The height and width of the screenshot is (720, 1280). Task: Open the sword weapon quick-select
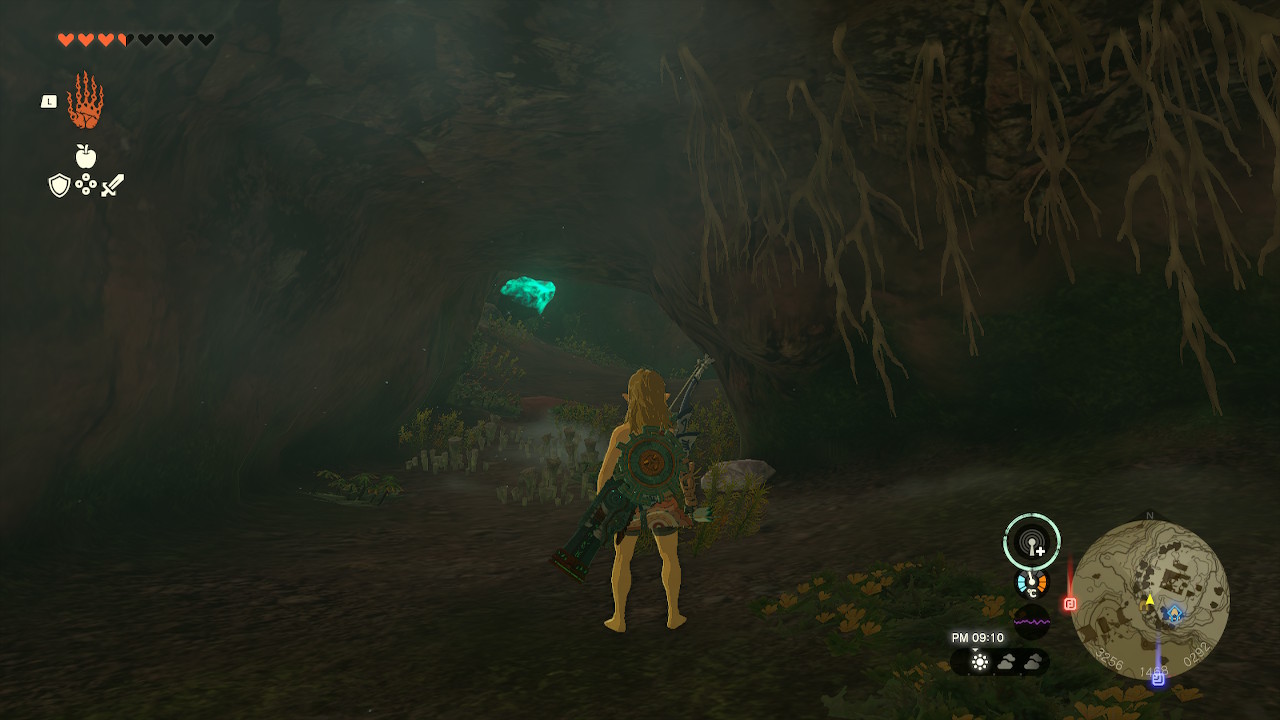point(112,185)
